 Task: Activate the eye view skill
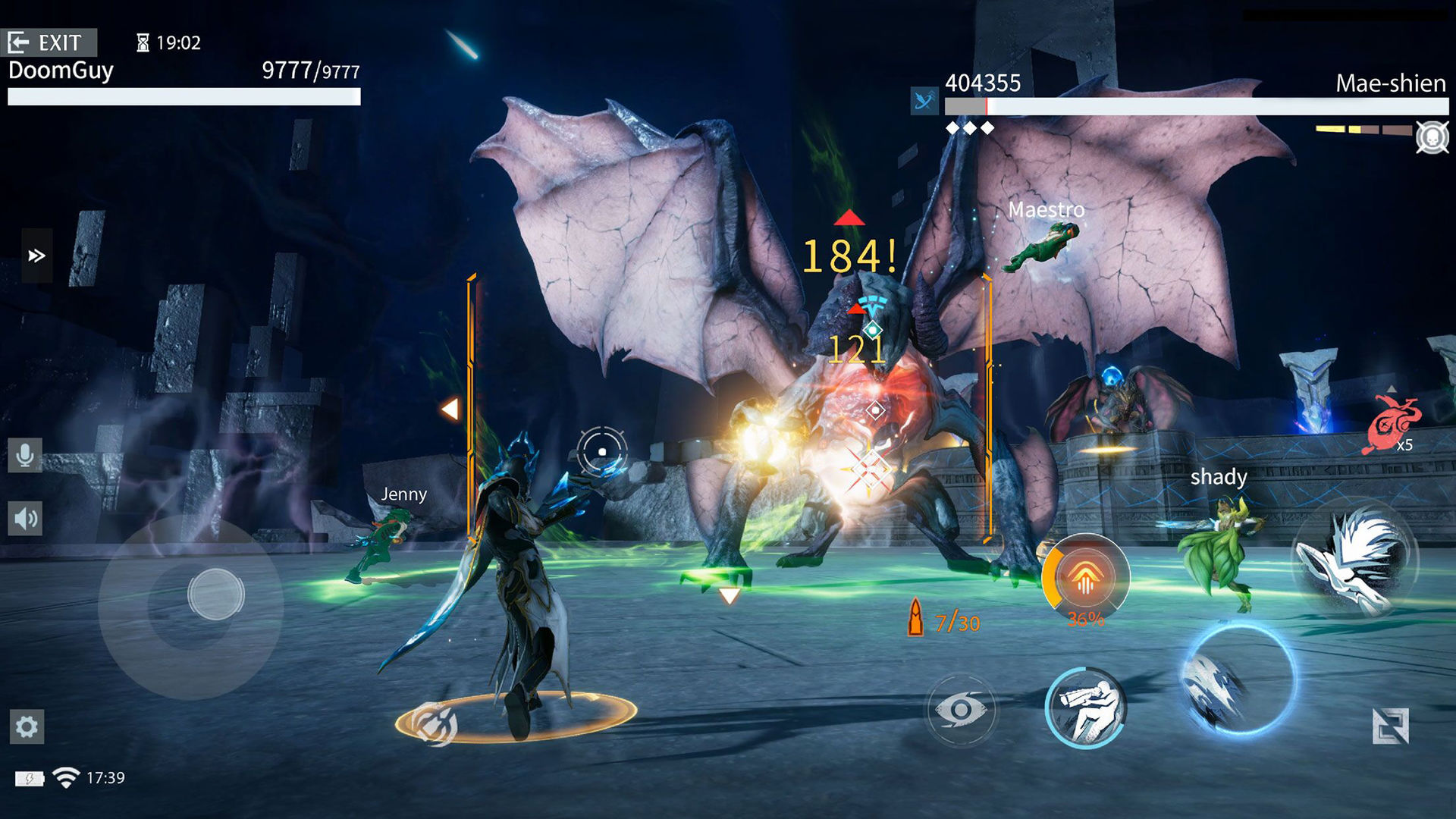[x=961, y=710]
